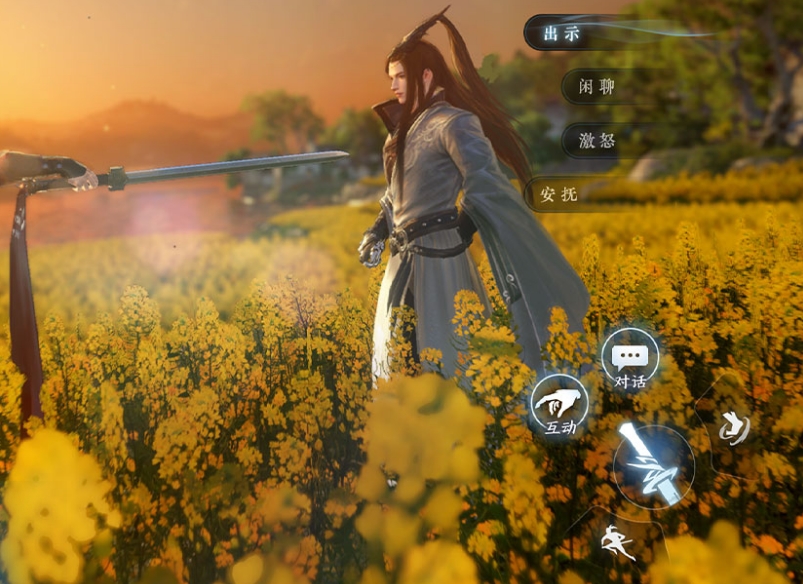Trigger the running figure sprint icon
This screenshot has width=803, height=584.
coord(617,542)
